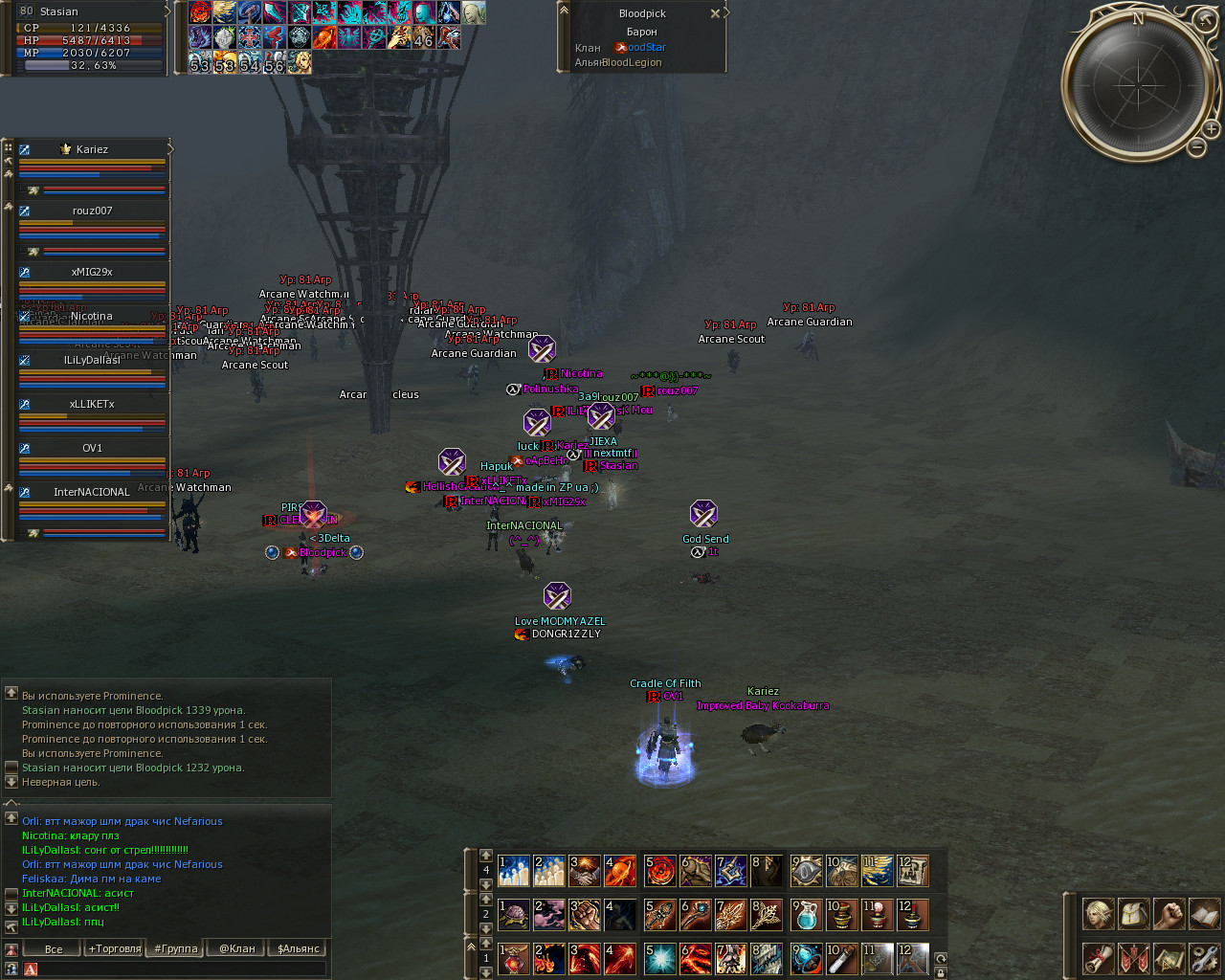Viewport: 1225px width, 980px height.
Task: Click the chat message input field
Action: click(x=182, y=969)
